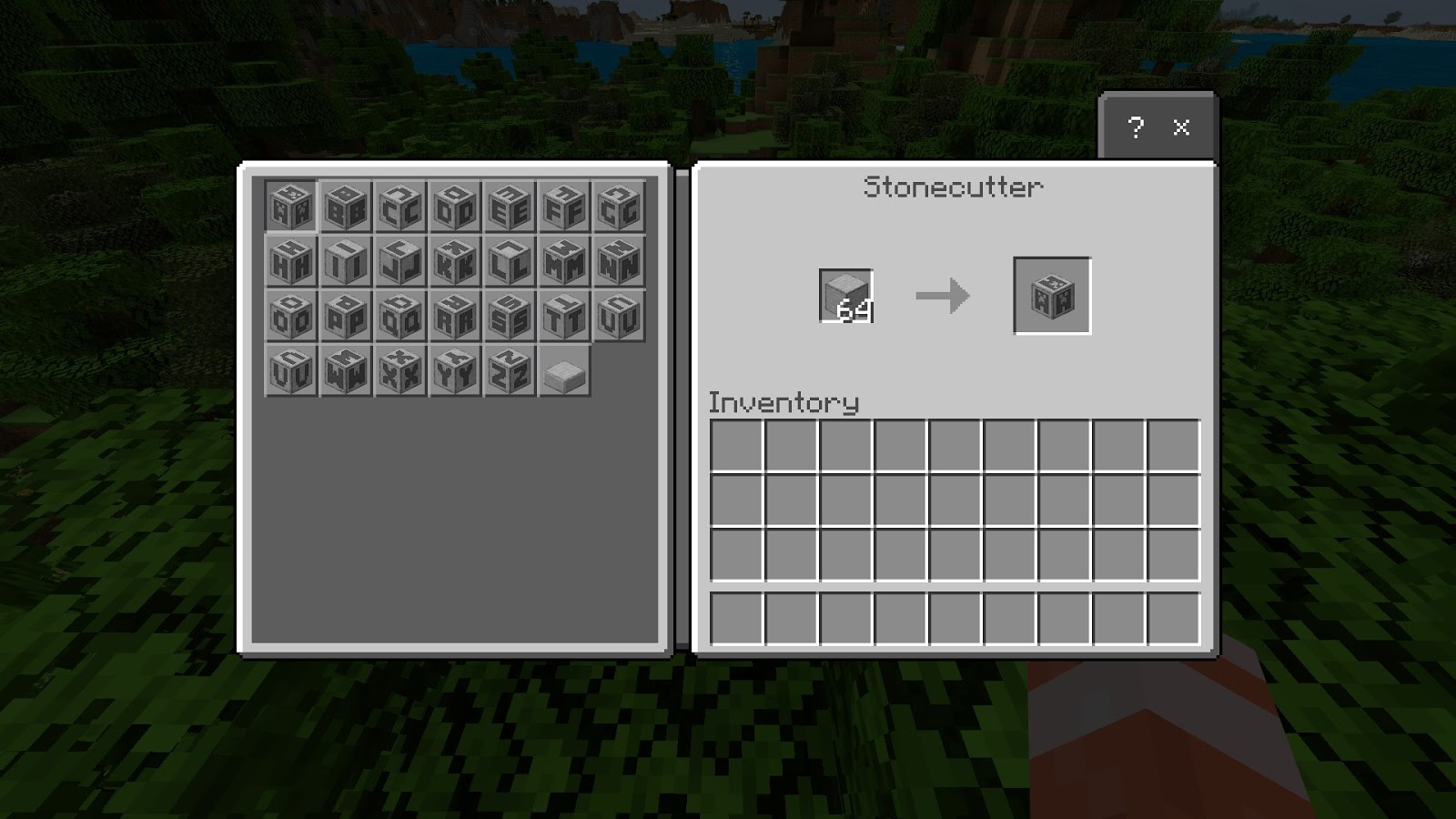This screenshot has width=1456, height=819.
Task: Select the letter E block recipe
Action: tap(508, 207)
